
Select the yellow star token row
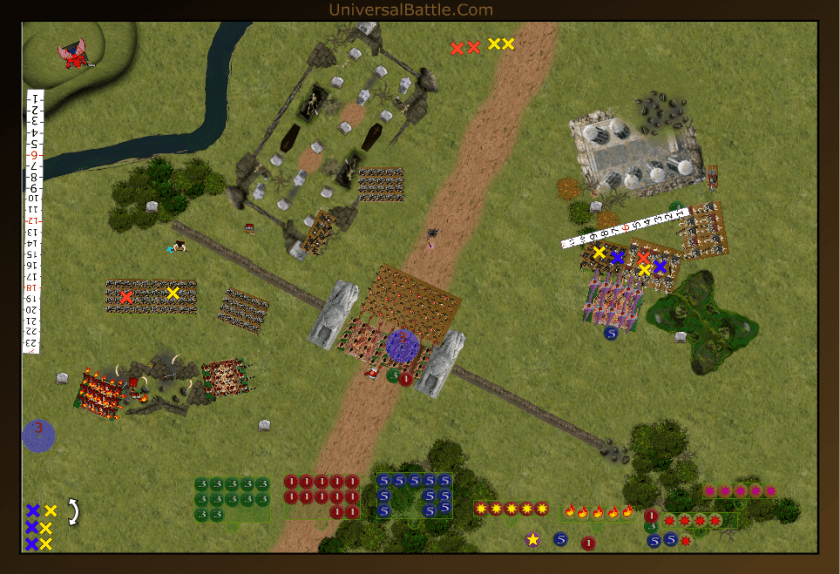pos(511,508)
